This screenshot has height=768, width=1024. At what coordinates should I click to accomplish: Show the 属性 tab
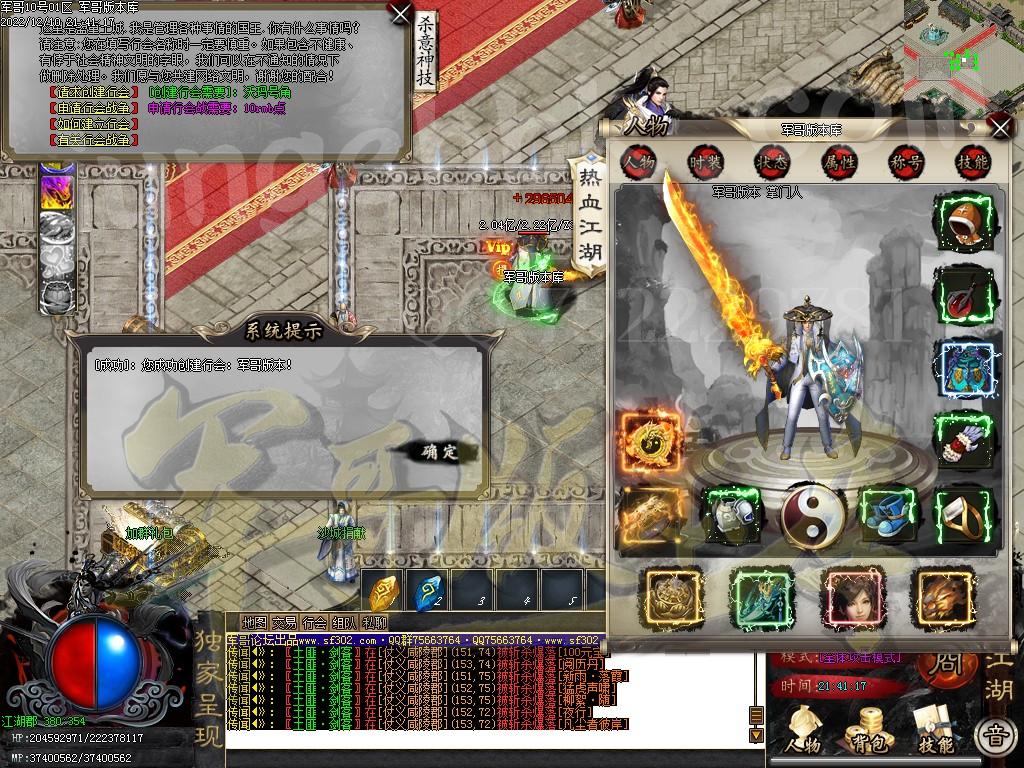pyautogui.click(x=838, y=162)
